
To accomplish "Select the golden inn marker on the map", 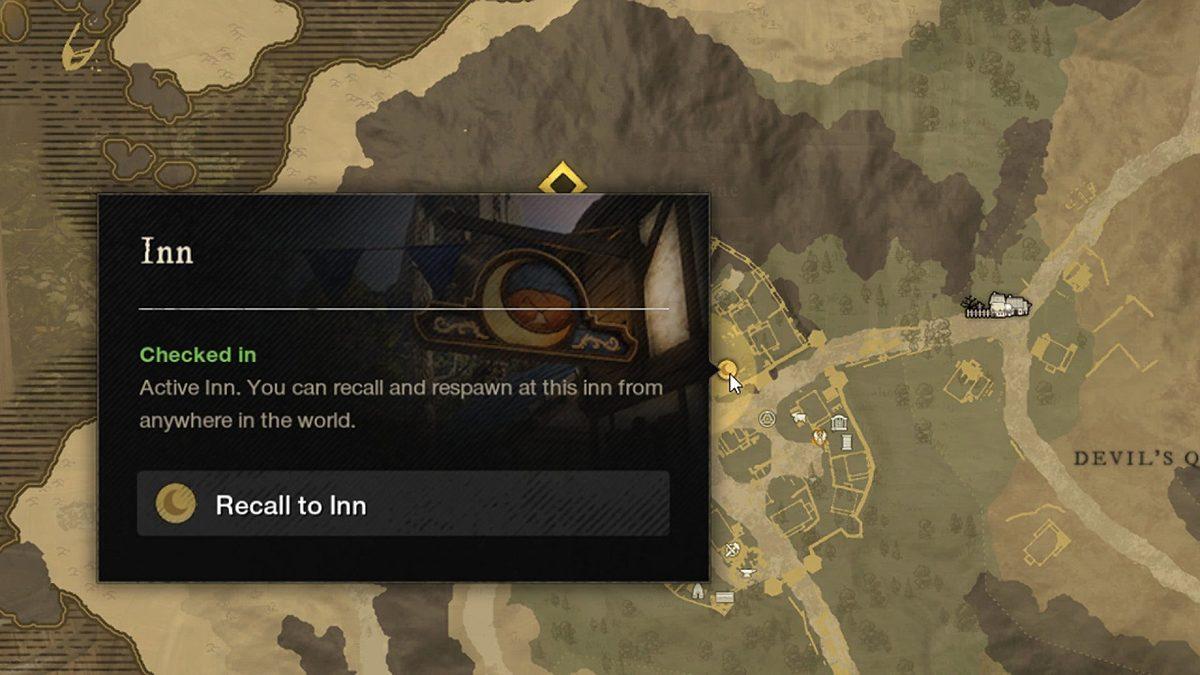I will coord(728,369).
